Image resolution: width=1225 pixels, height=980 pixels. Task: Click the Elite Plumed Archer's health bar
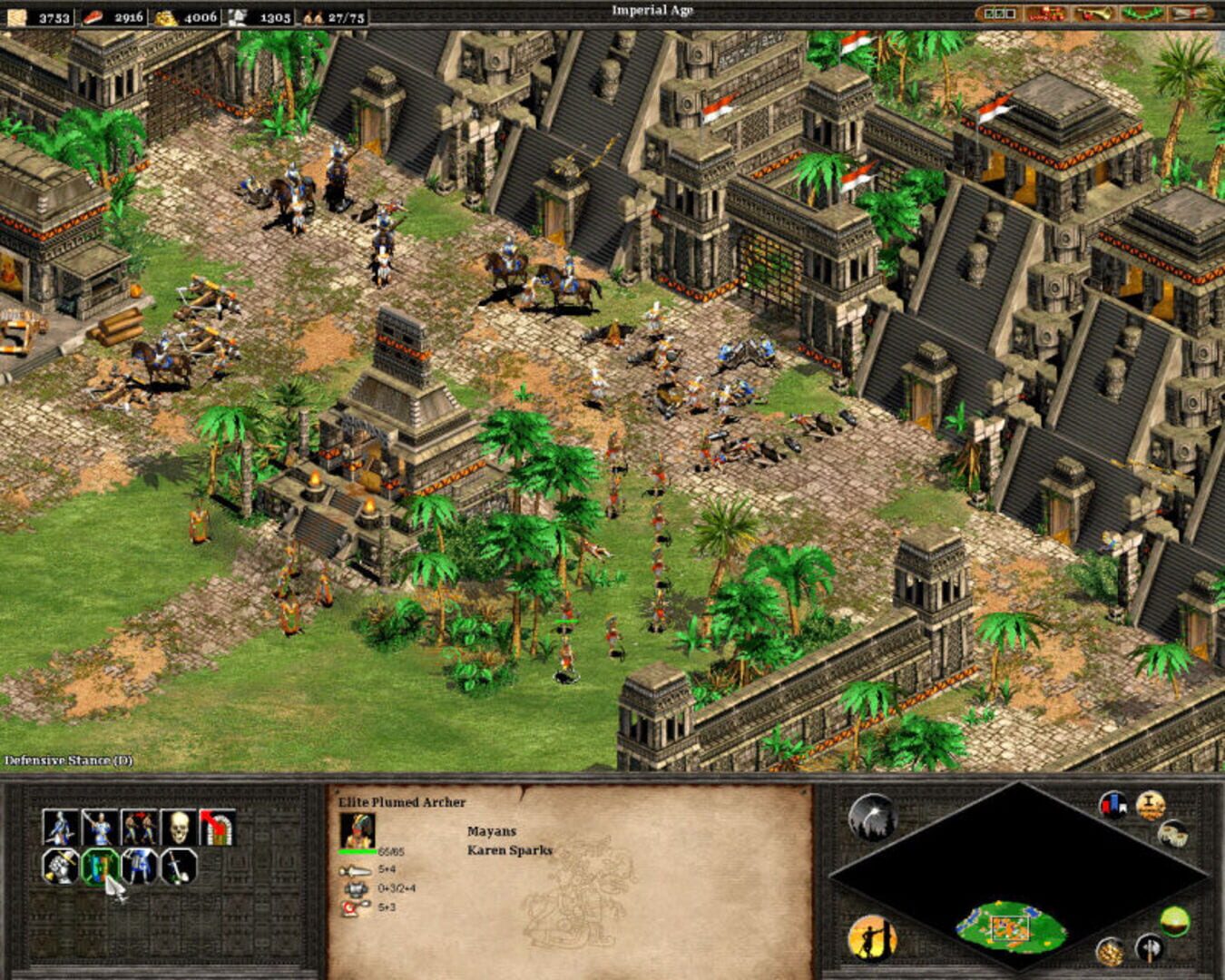(358, 851)
